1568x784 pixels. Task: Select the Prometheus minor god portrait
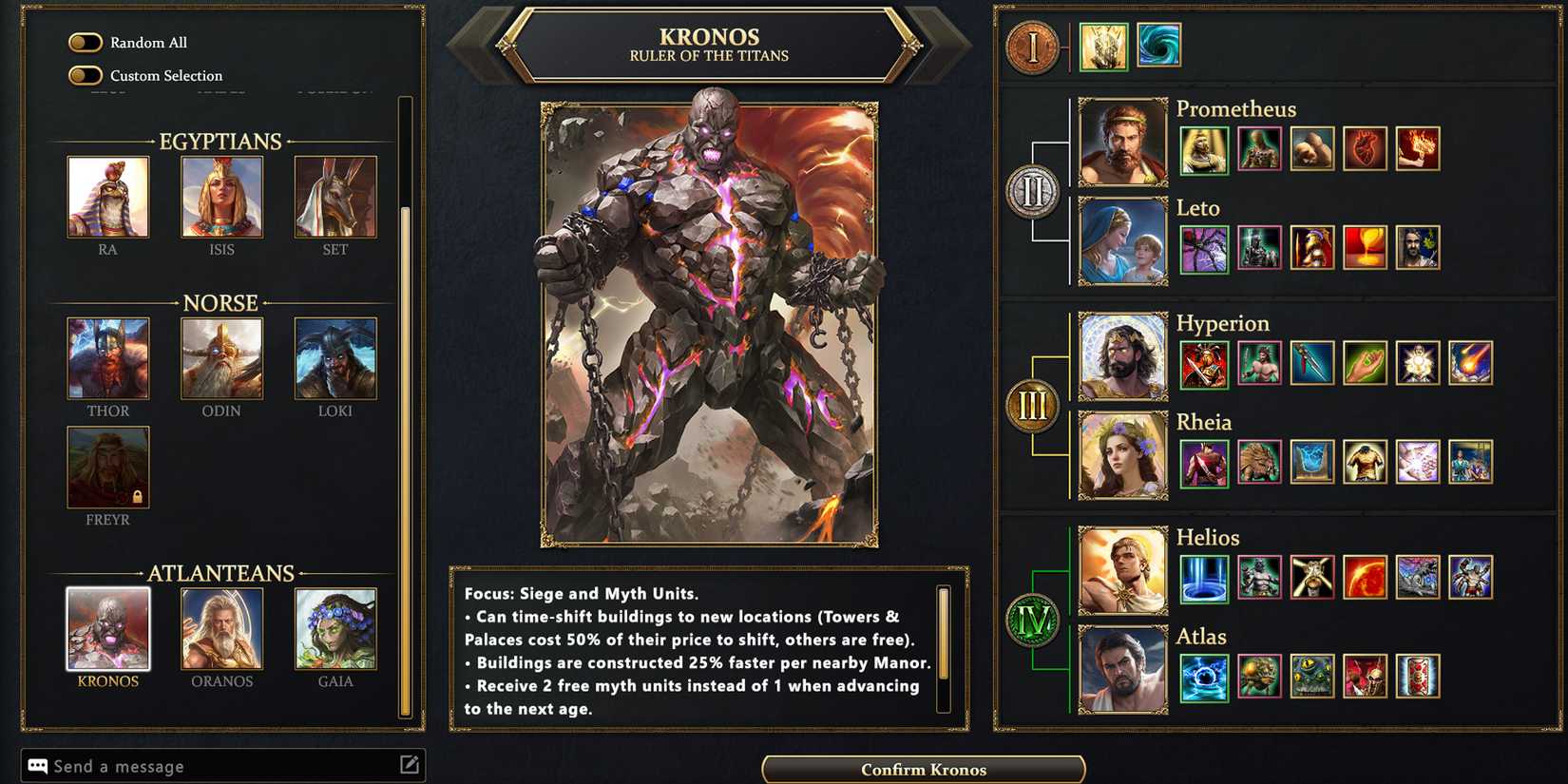click(1122, 141)
